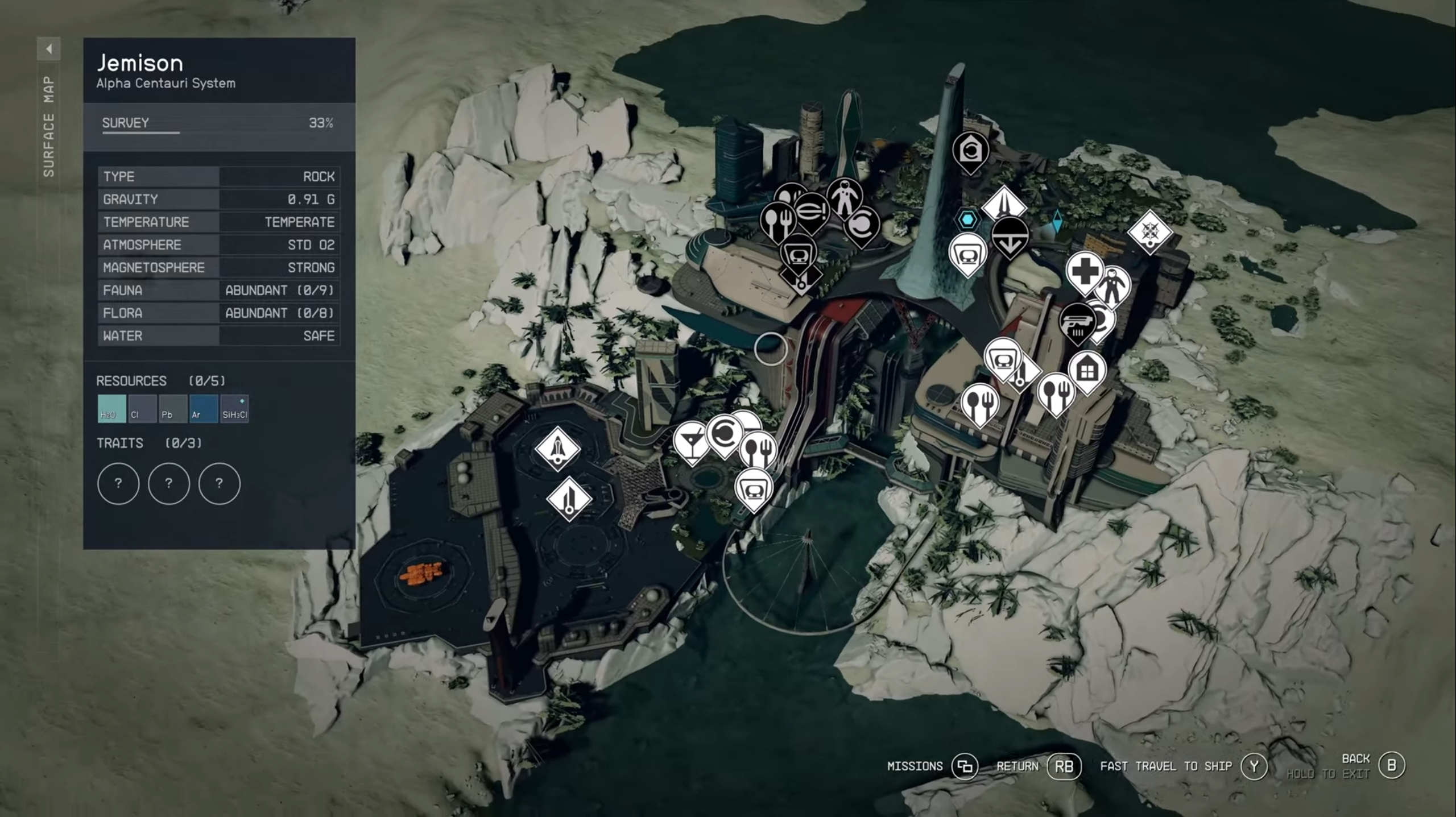Pick the black down-arrow map marker
This screenshot has width=1456, height=817.
(1010, 236)
